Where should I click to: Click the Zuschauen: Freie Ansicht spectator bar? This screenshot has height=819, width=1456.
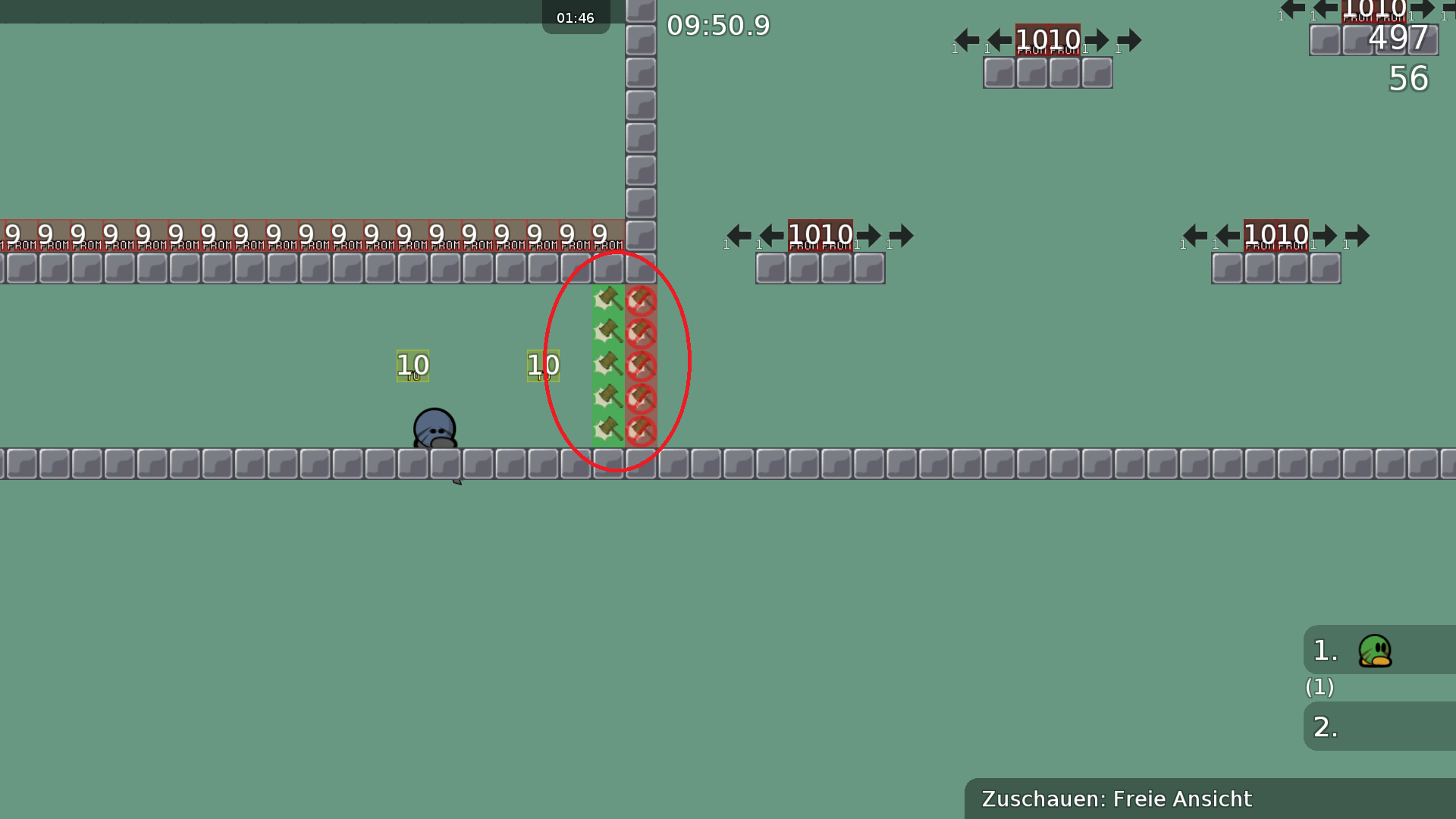coord(1117,799)
